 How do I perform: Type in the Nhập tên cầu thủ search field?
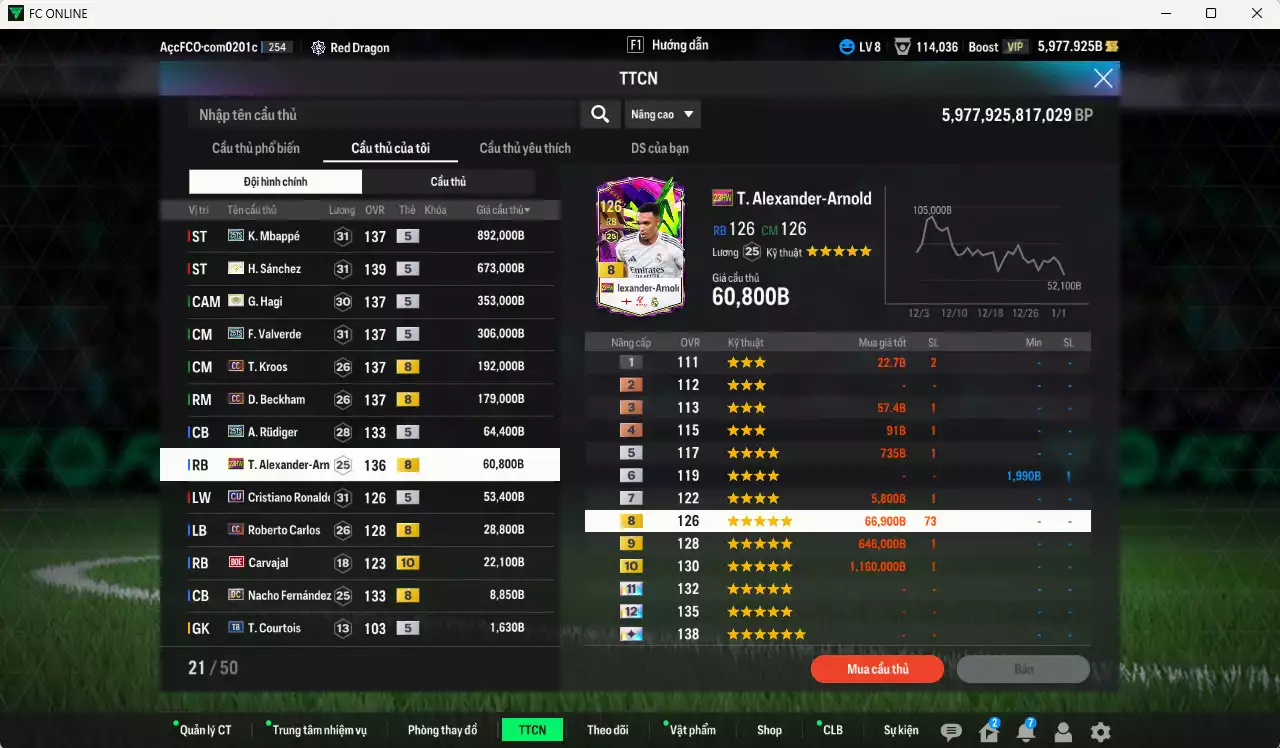coord(380,114)
